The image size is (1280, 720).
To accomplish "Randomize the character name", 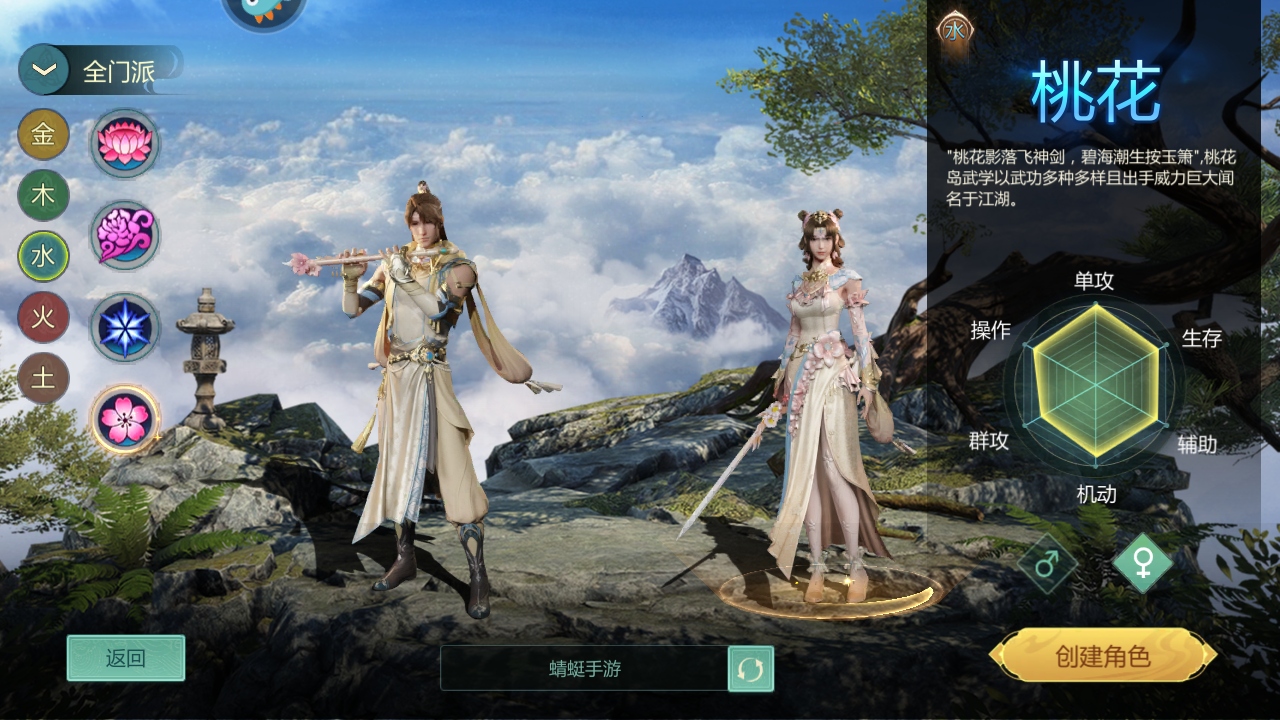I will pyautogui.click(x=750, y=668).
